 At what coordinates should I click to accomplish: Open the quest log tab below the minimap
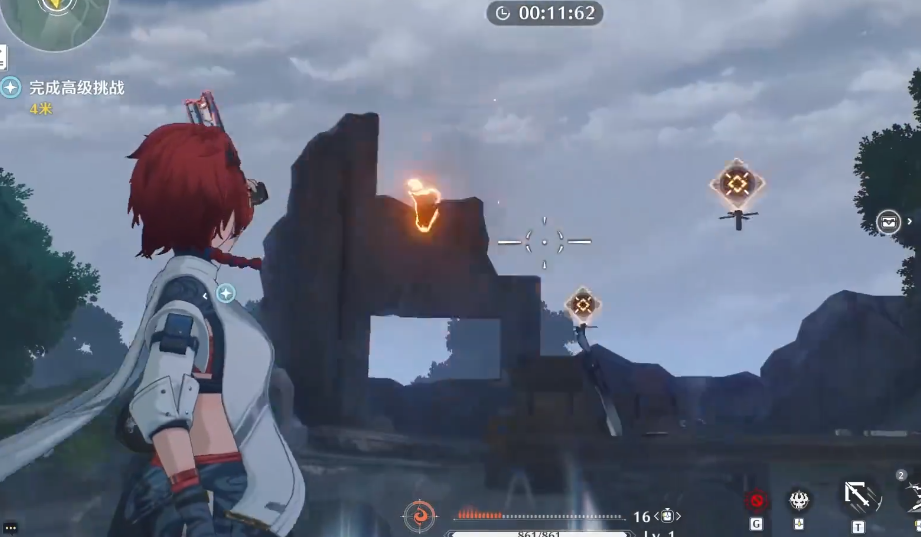[x=3, y=56]
